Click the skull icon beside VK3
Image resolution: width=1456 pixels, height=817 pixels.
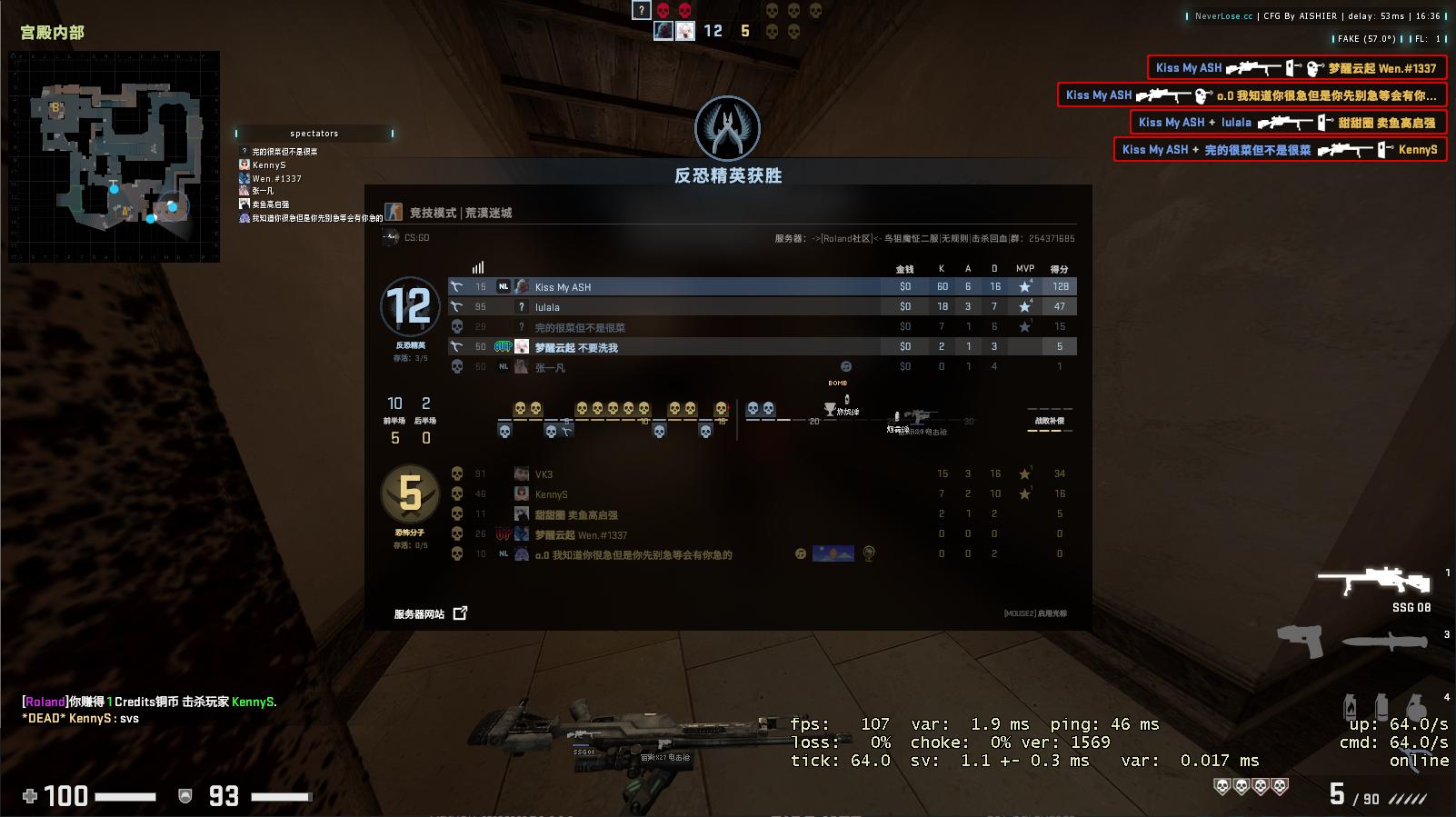point(457,473)
